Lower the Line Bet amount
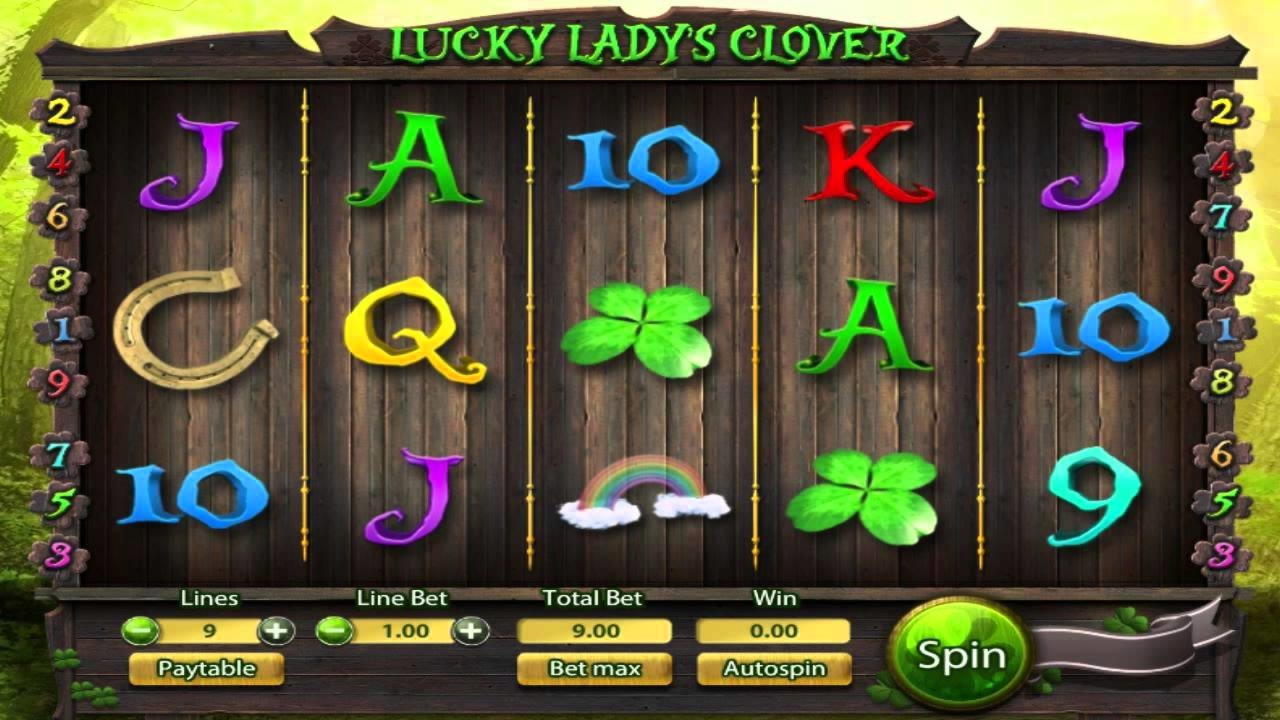Viewport: 1280px width, 720px height. point(335,630)
